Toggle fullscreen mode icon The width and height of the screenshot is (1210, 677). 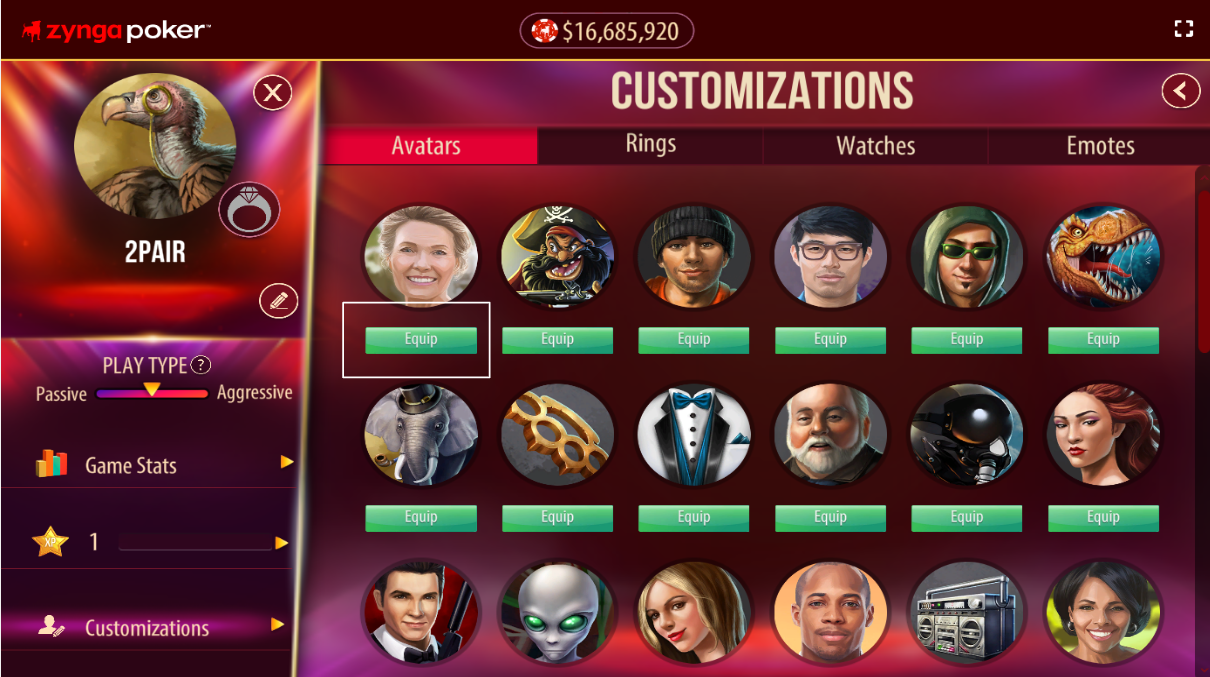click(x=1184, y=29)
